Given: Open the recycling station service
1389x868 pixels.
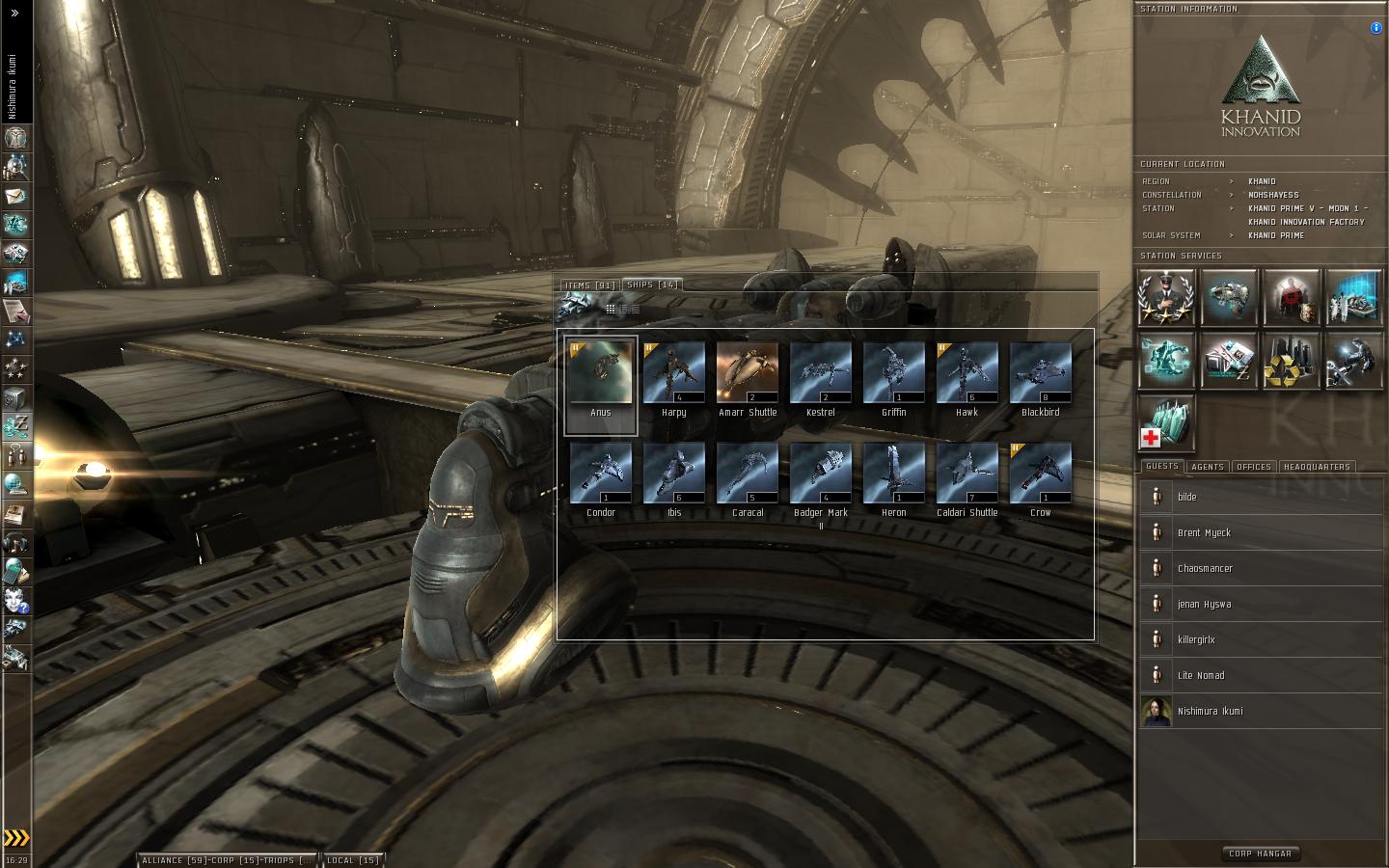Looking at the screenshot, I should (1292, 361).
